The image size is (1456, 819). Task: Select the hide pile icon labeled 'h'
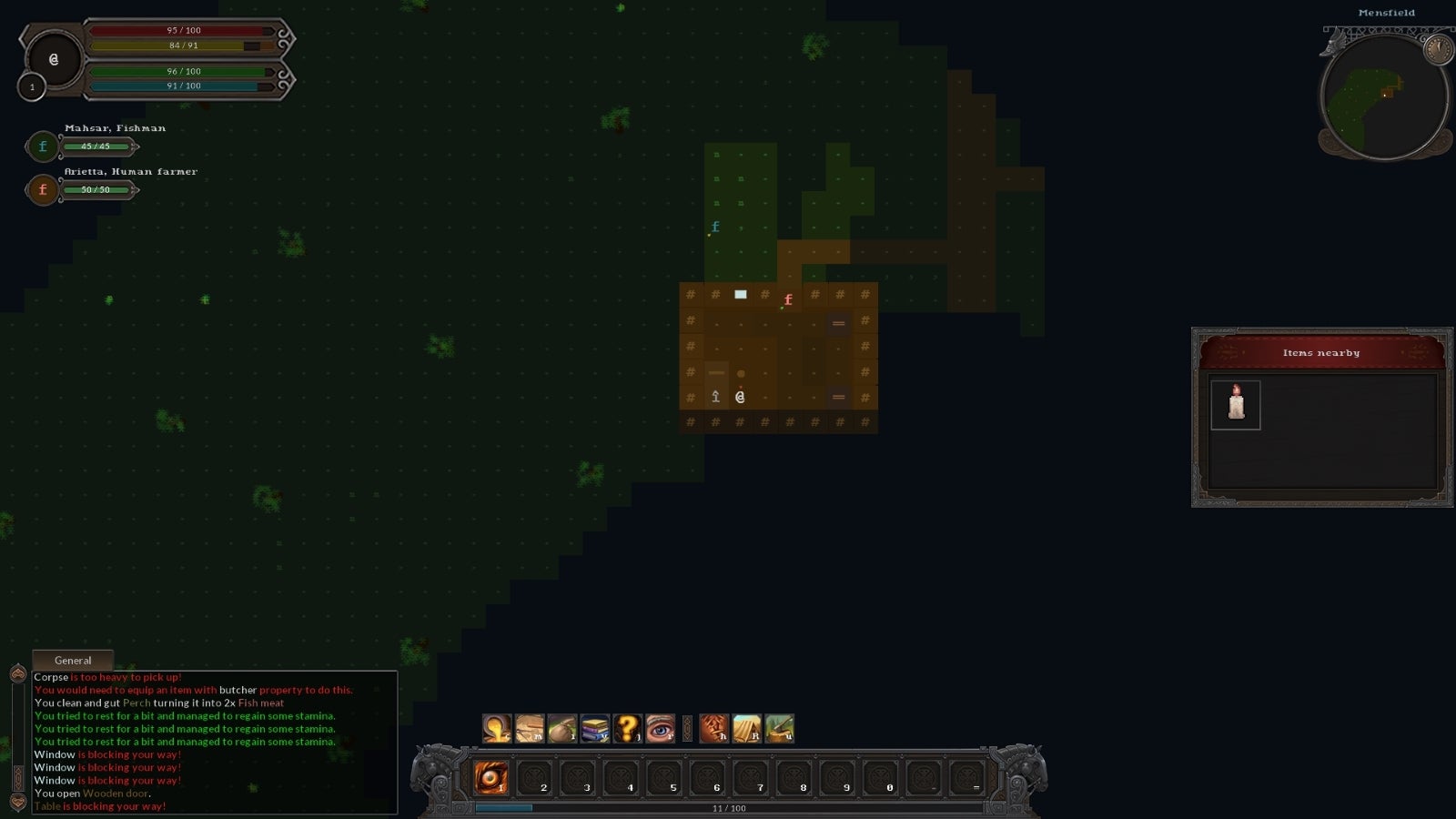716,728
